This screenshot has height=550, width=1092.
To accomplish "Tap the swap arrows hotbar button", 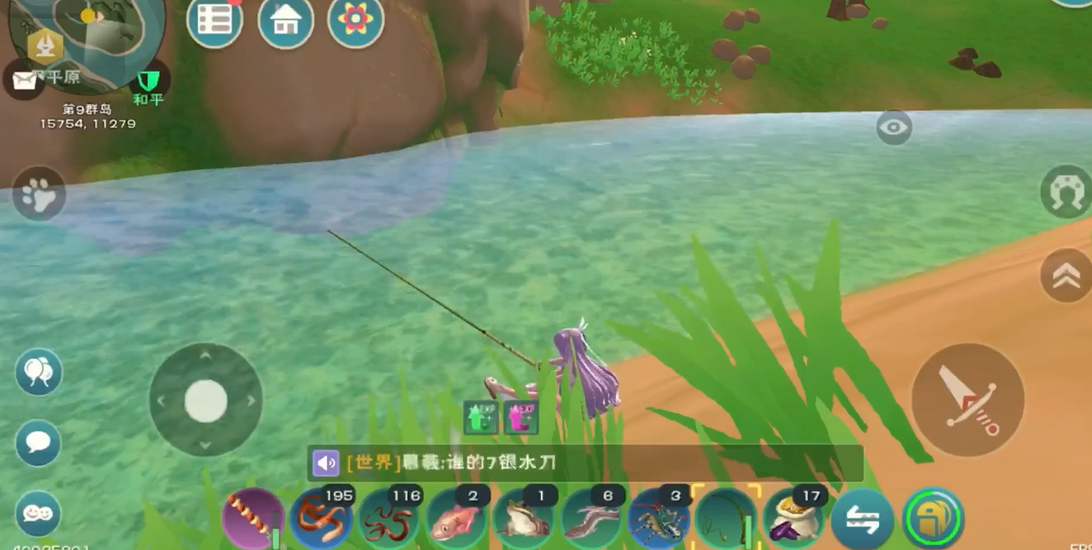I will pos(863,520).
